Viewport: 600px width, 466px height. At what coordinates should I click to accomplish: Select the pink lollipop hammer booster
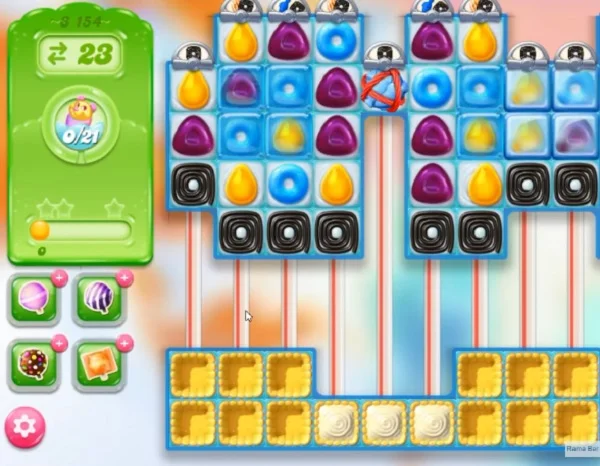[x=31, y=298]
